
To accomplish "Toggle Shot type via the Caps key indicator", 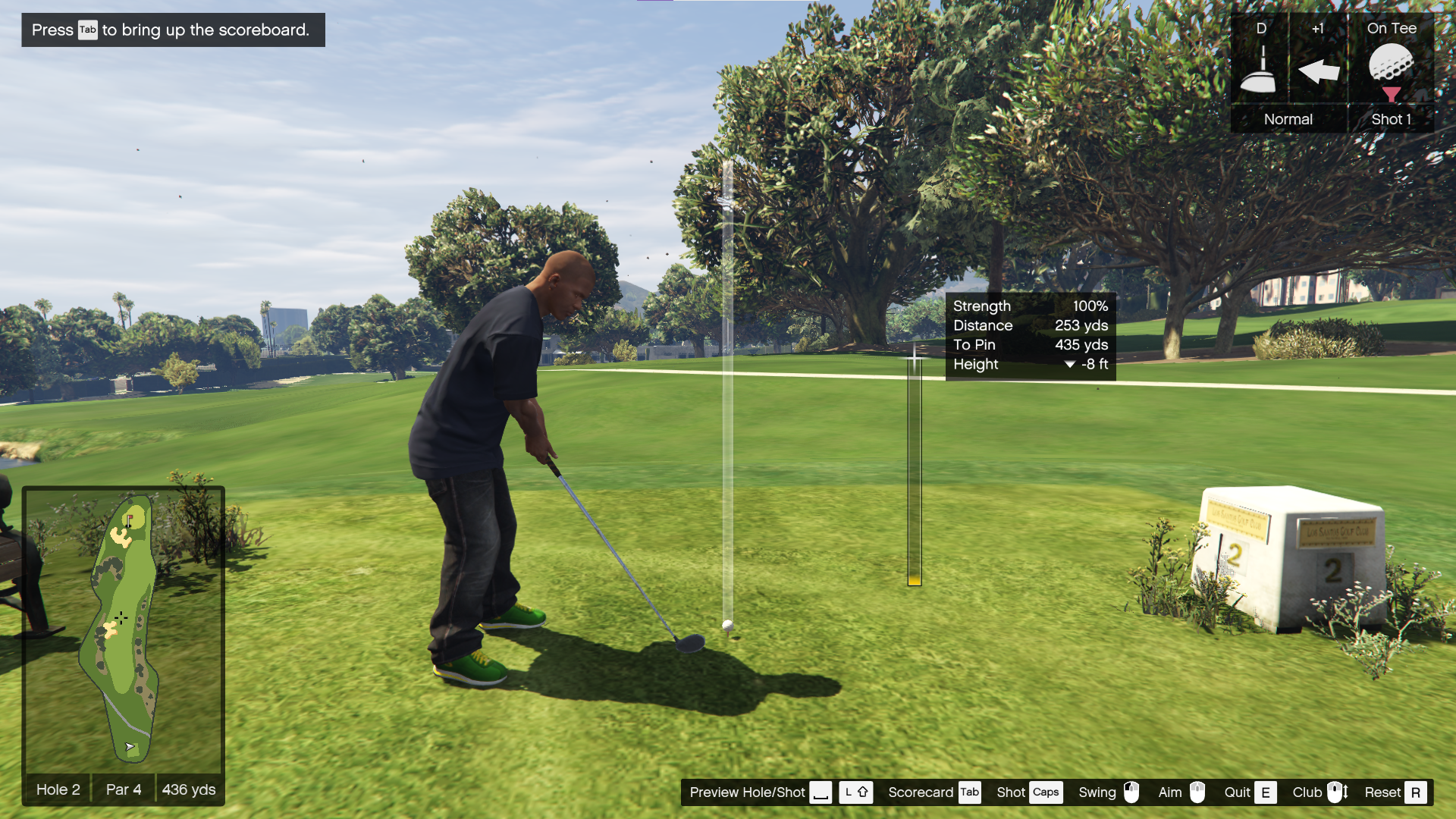I will click(x=1046, y=792).
